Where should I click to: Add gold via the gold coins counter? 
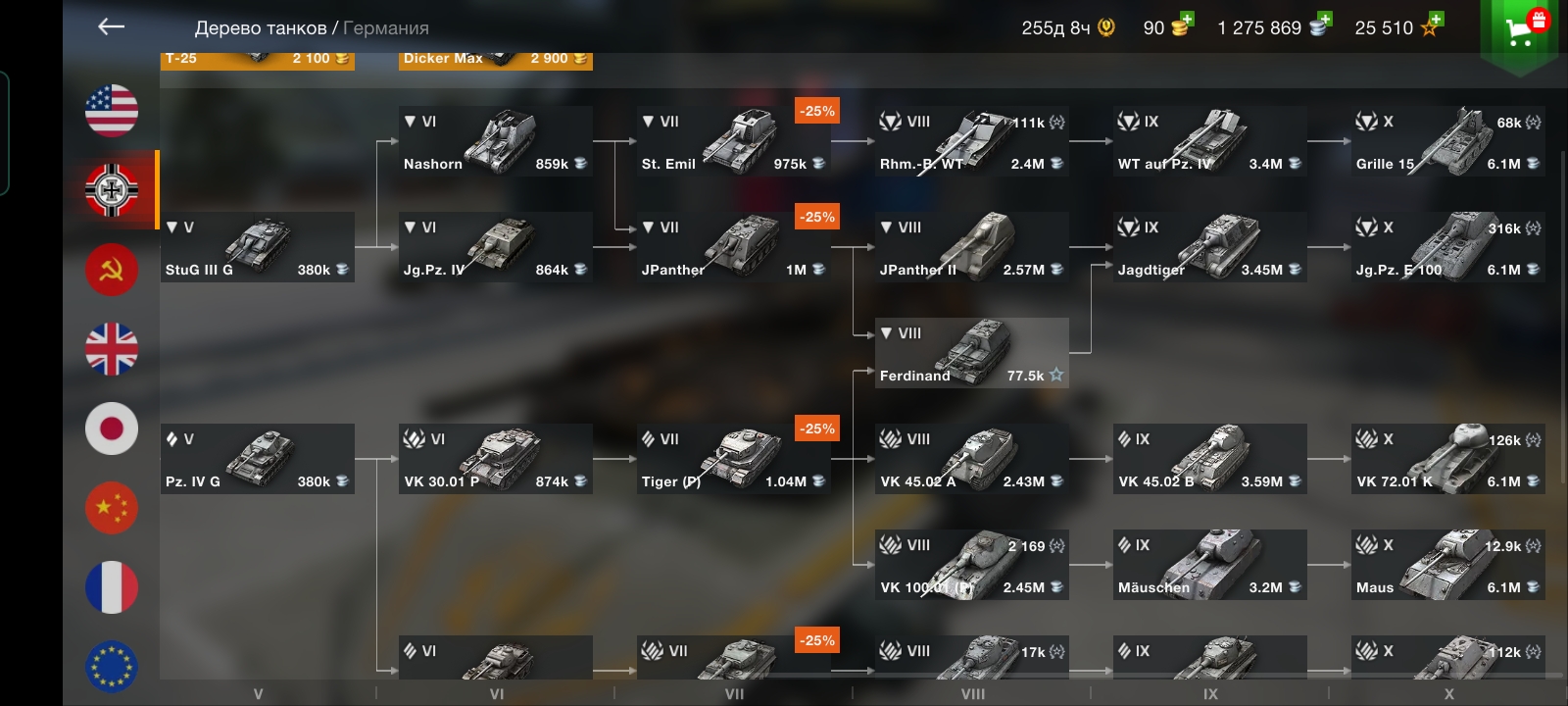click(x=1168, y=27)
